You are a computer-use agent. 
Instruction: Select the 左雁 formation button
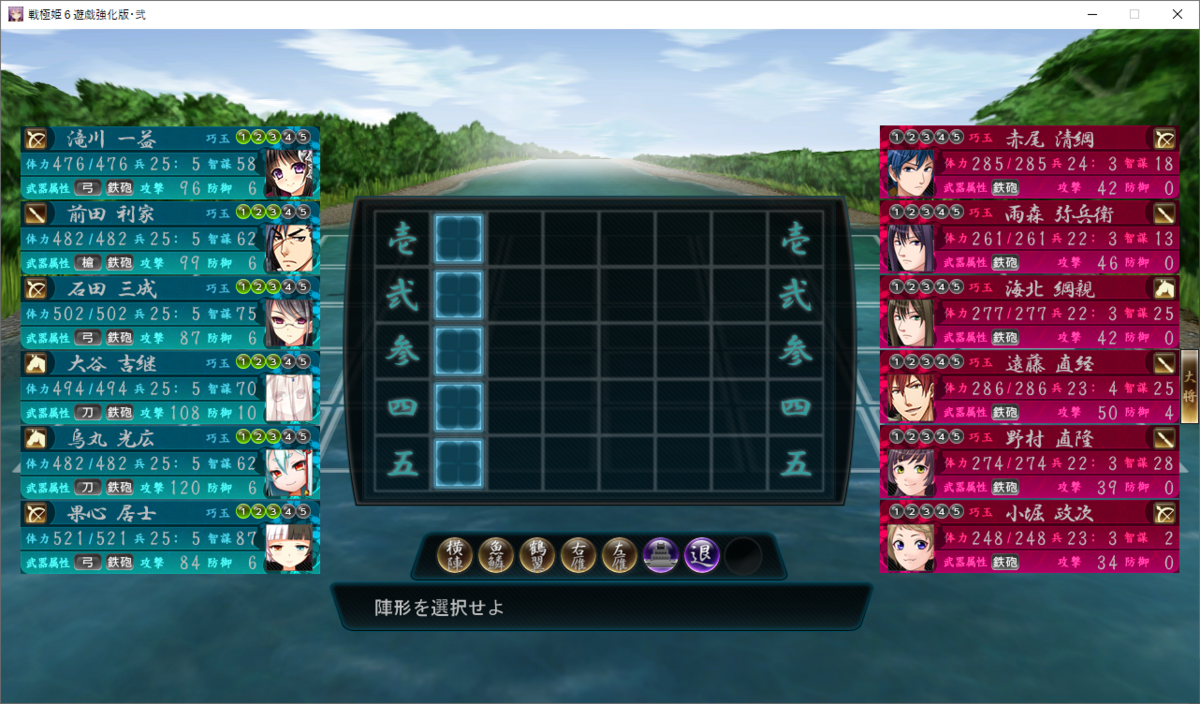click(x=620, y=555)
